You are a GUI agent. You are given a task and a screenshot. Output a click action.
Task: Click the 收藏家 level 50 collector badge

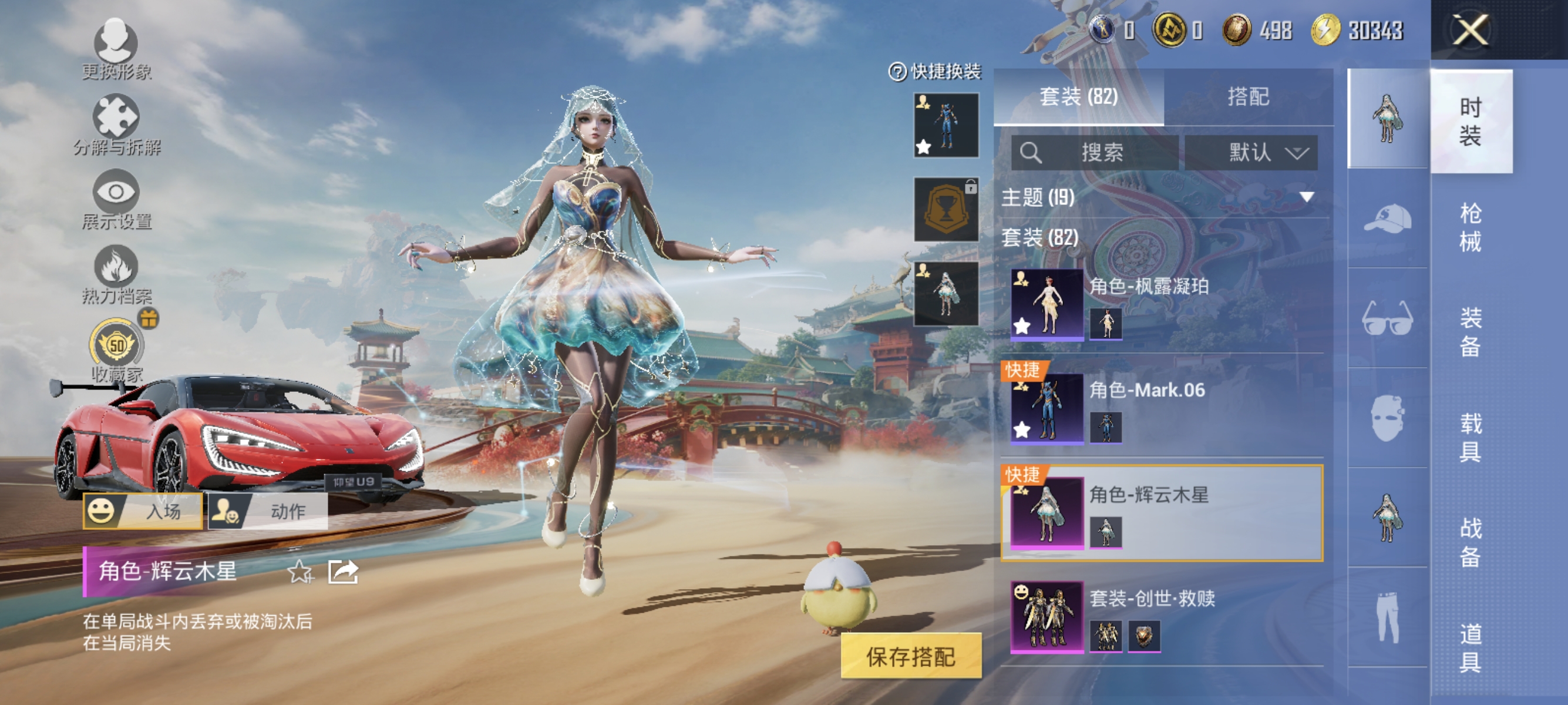pyautogui.click(x=116, y=345)
